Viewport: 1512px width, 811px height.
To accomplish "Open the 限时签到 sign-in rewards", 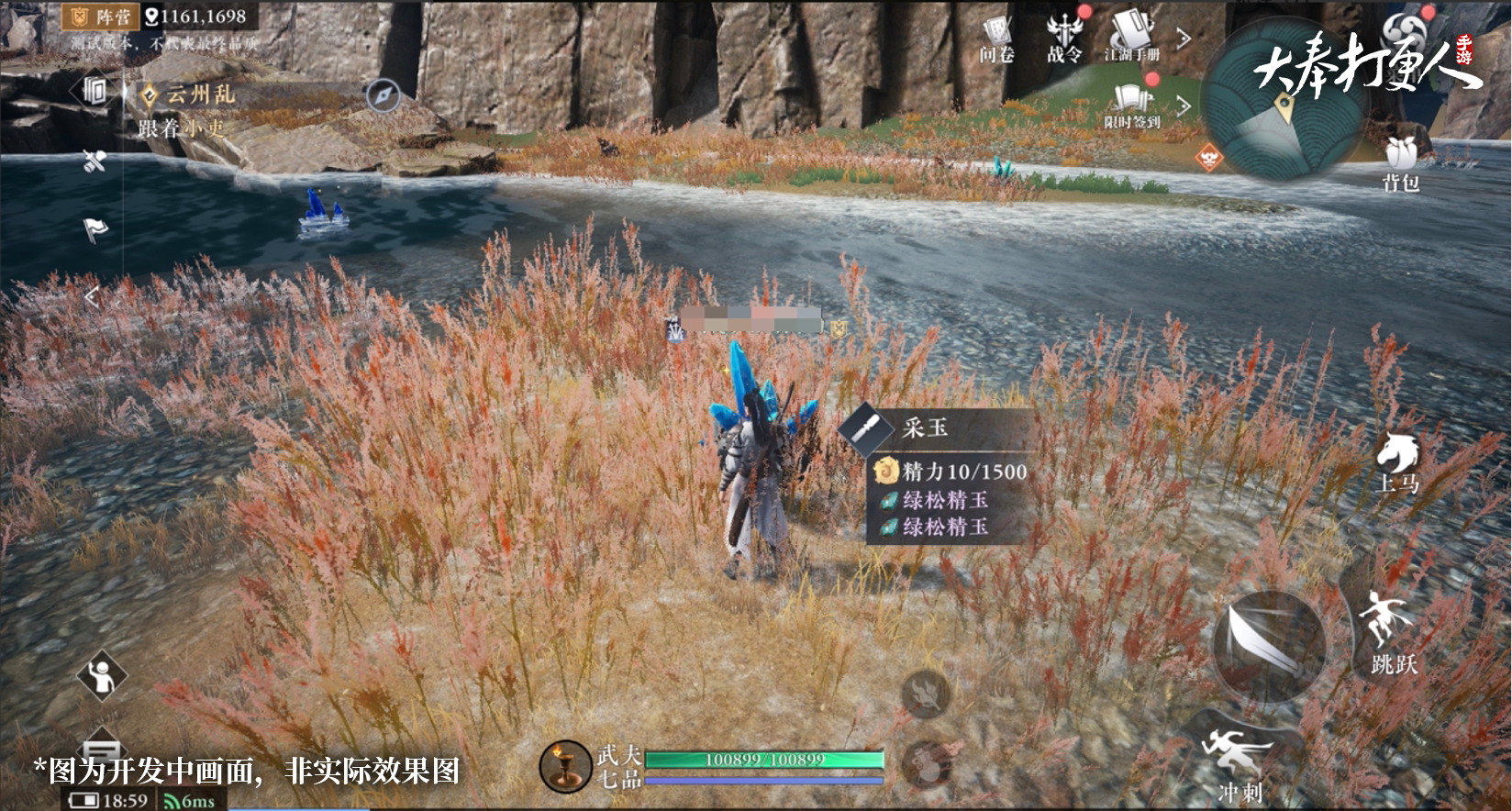I will click(1132, 105).
